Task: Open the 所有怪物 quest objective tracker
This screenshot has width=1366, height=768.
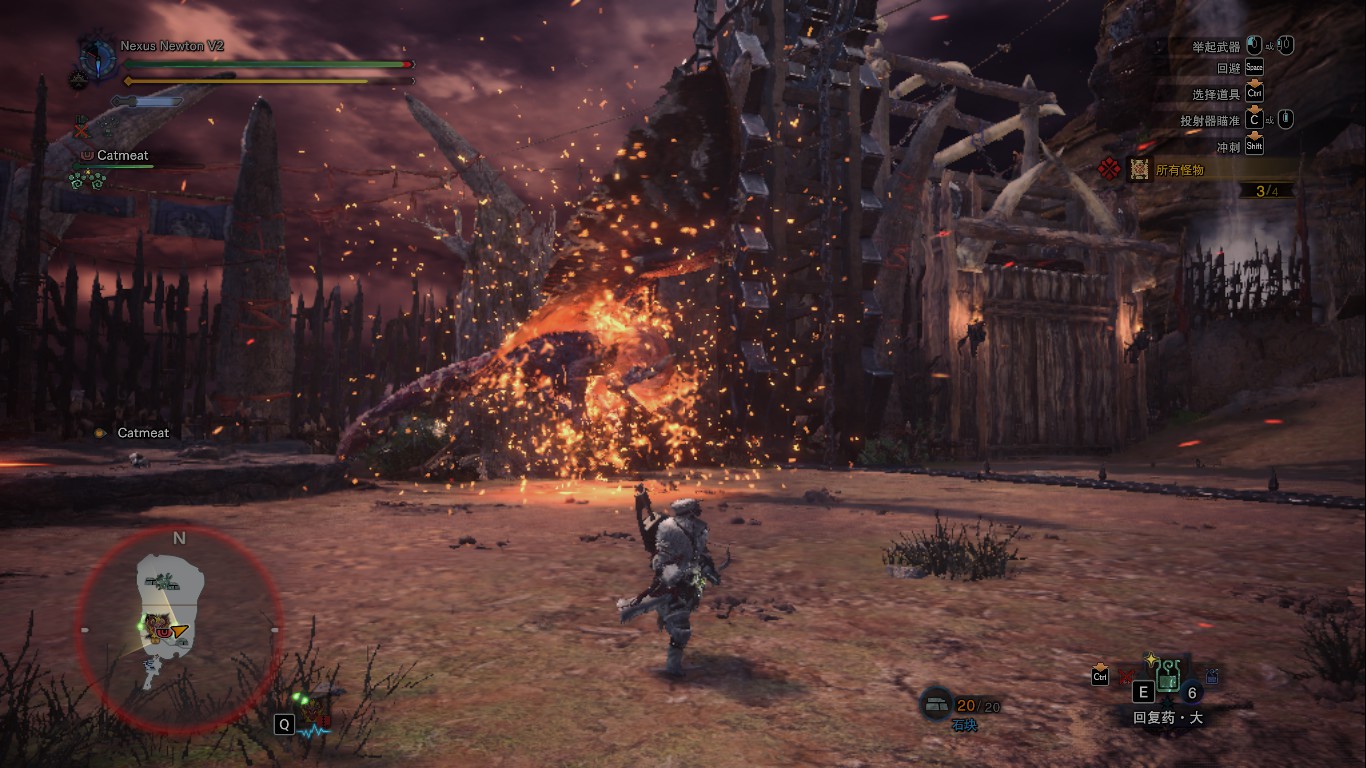Action: coord(1180,170)
